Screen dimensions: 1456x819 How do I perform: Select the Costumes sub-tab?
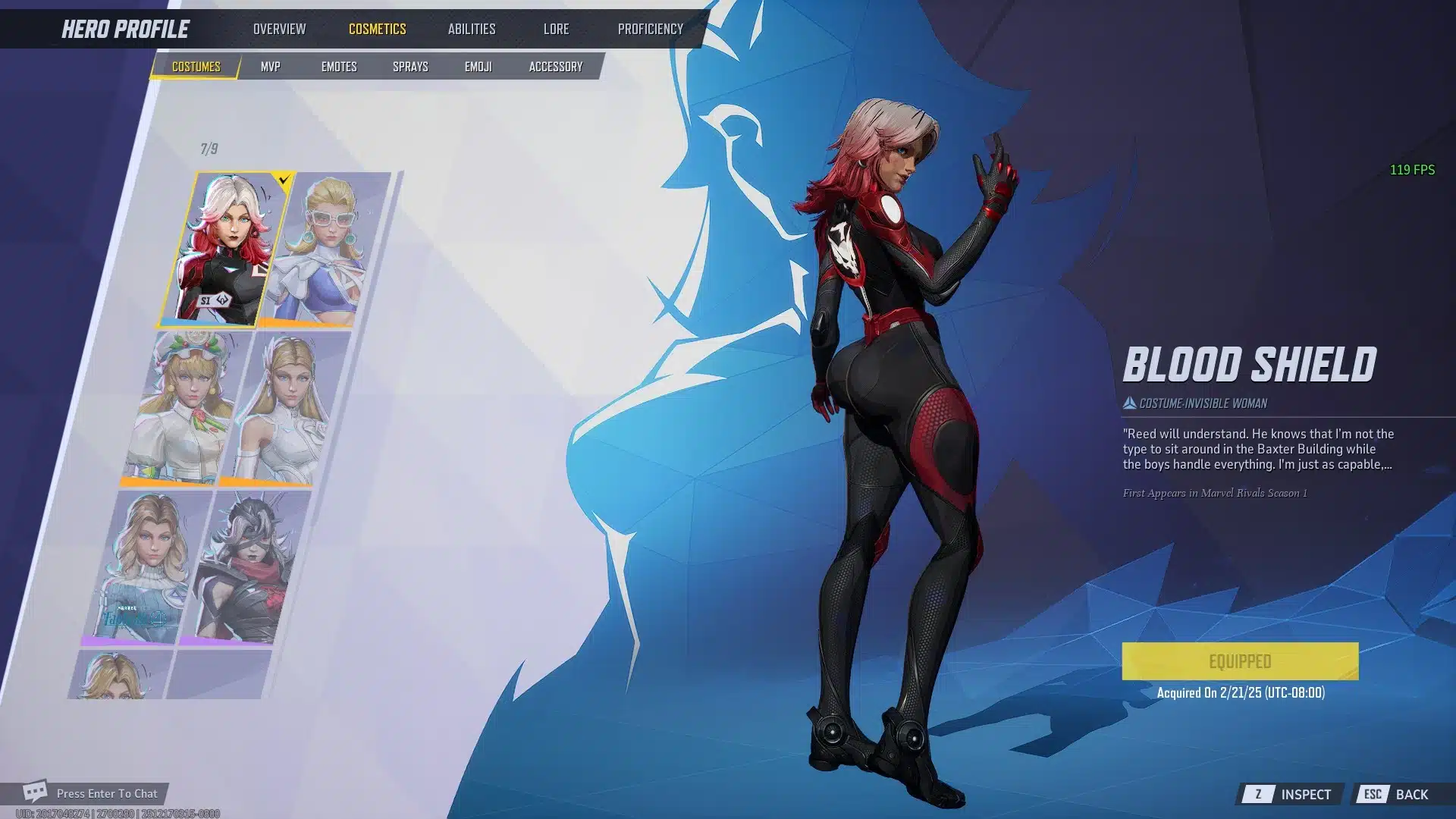click(196, 67)
